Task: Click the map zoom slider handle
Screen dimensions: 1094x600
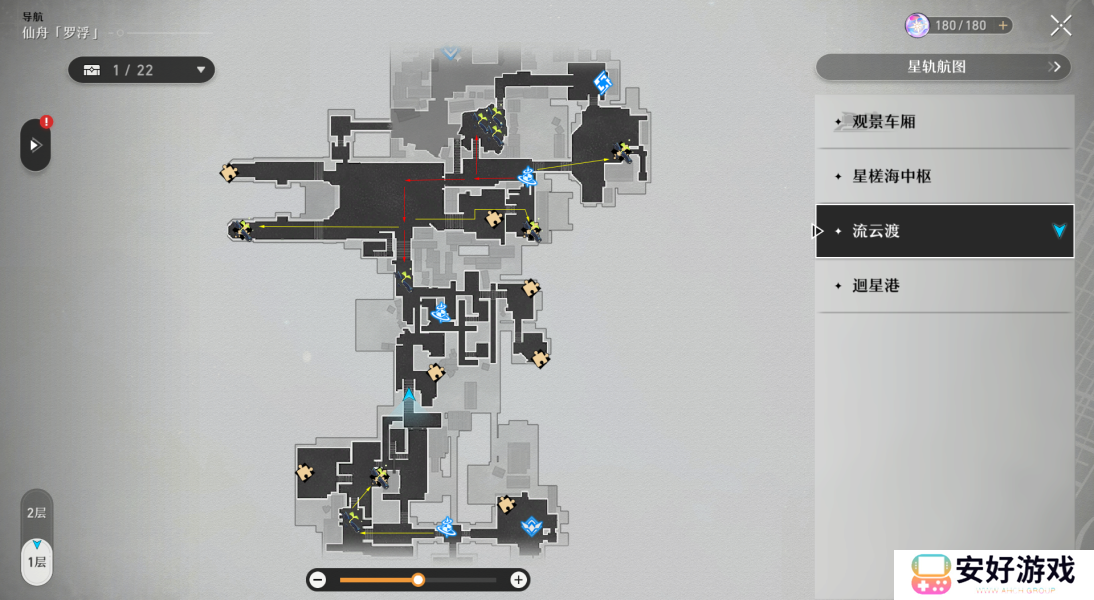Action: (x=418, y=580)
